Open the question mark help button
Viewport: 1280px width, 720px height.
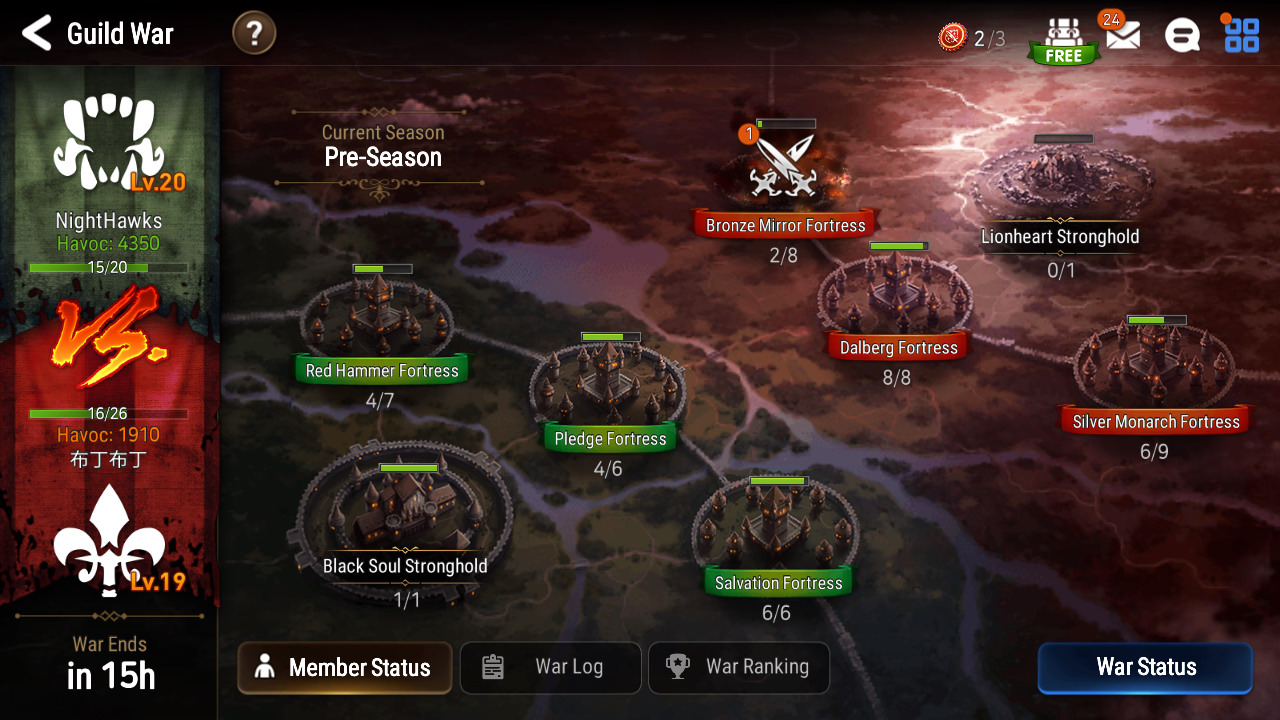coord(254,34)
